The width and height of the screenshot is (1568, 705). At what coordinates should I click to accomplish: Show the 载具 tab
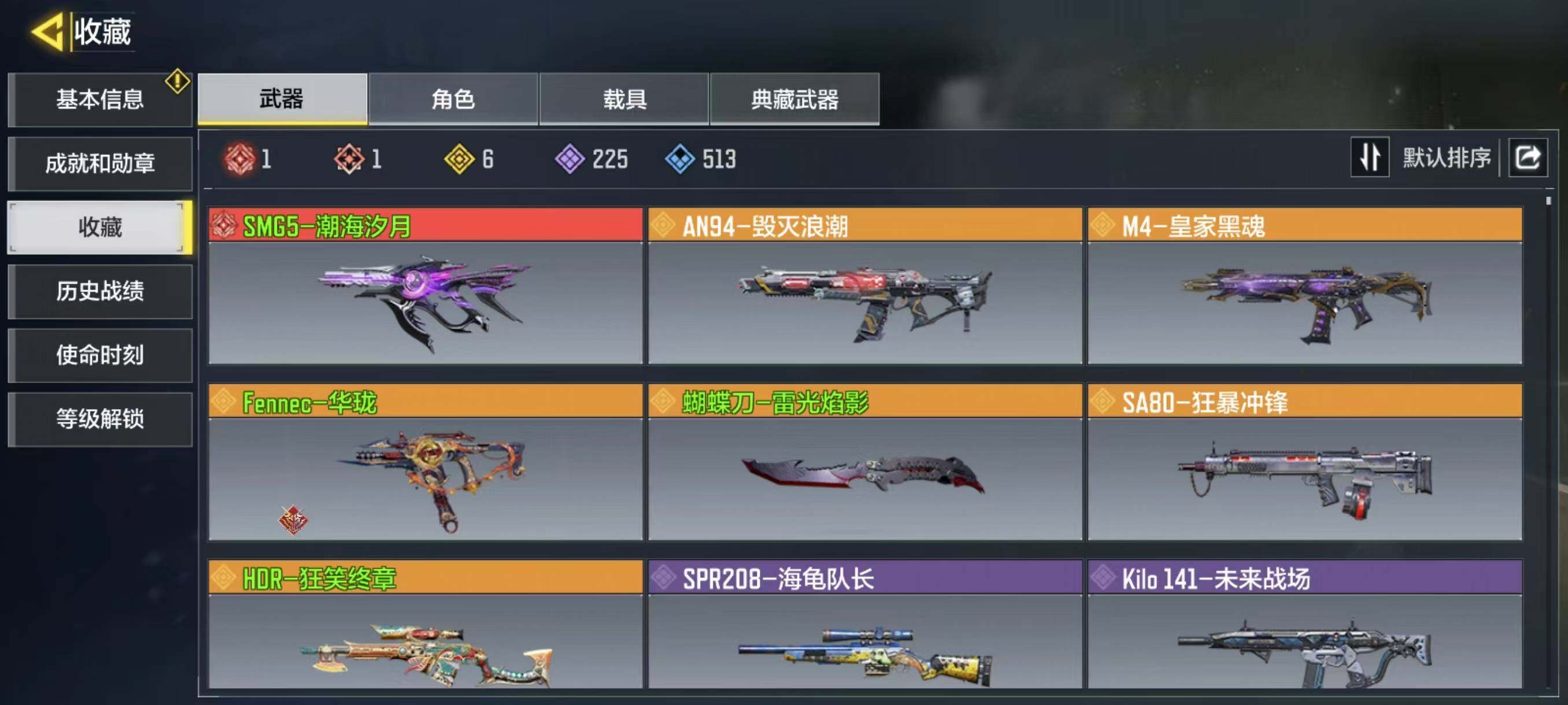point(624,99)
